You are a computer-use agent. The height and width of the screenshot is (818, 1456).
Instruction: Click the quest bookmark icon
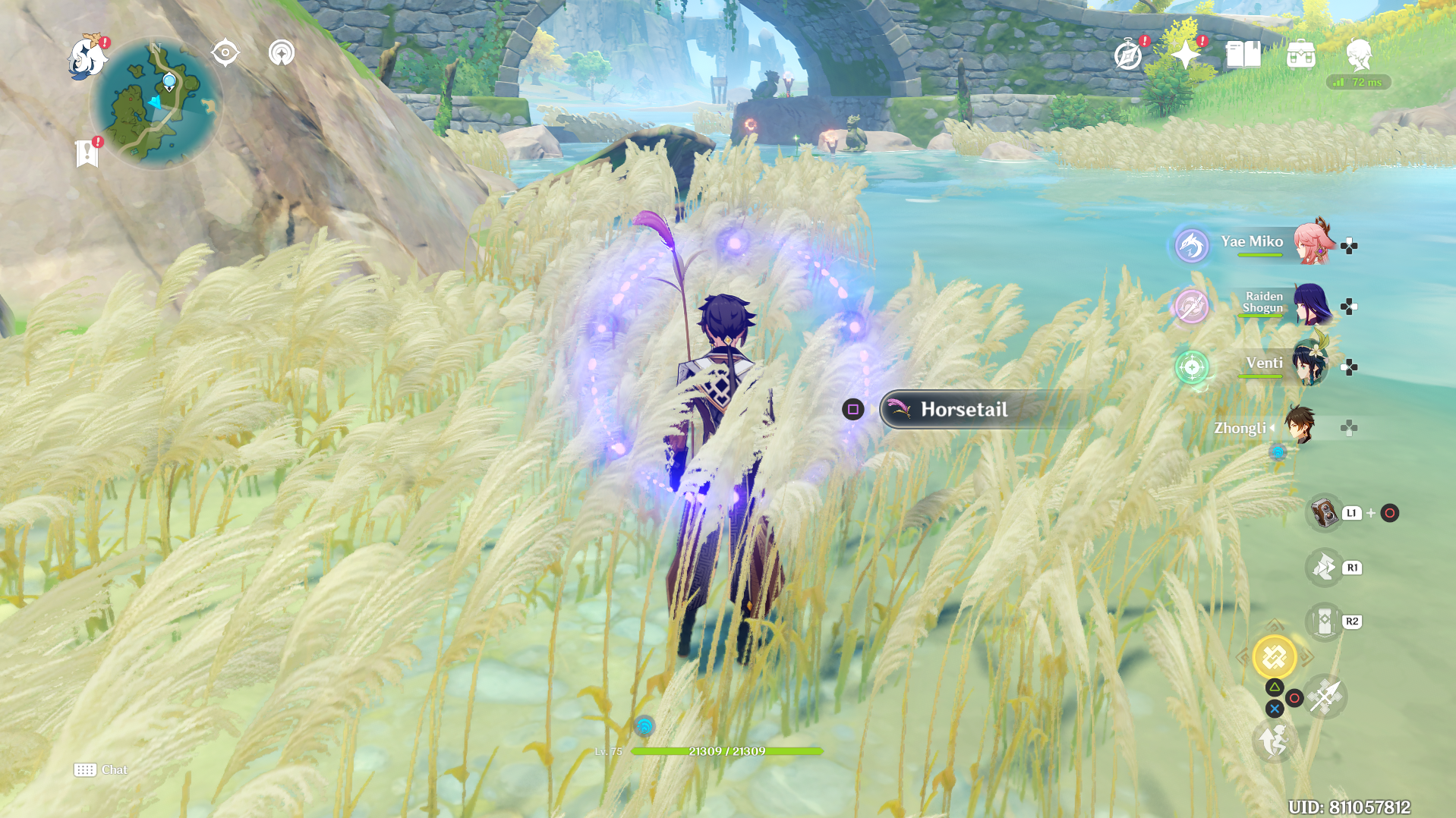[87, 153]
